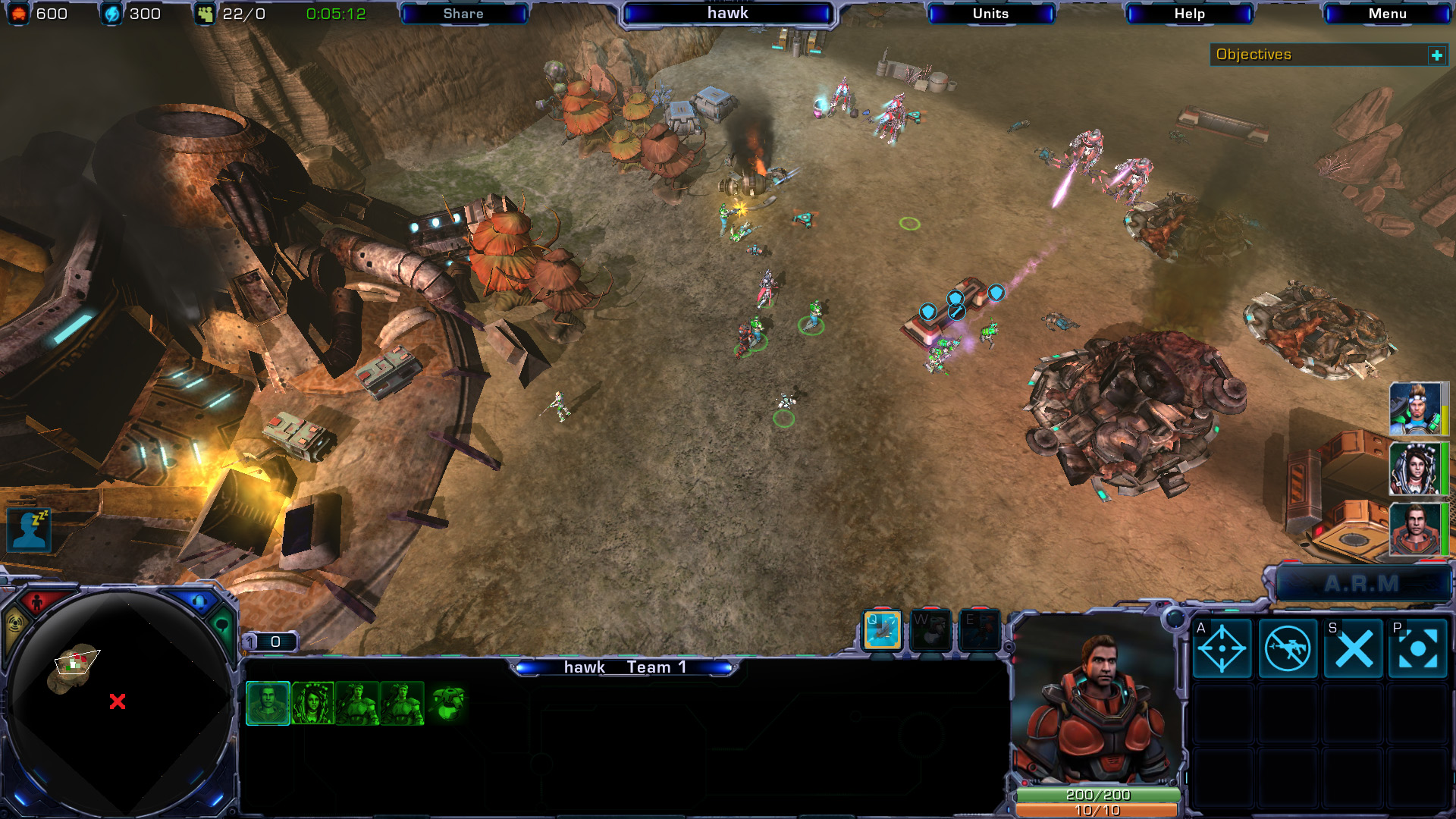Select the female hero wireframe in selection

[x=312, y=703]
